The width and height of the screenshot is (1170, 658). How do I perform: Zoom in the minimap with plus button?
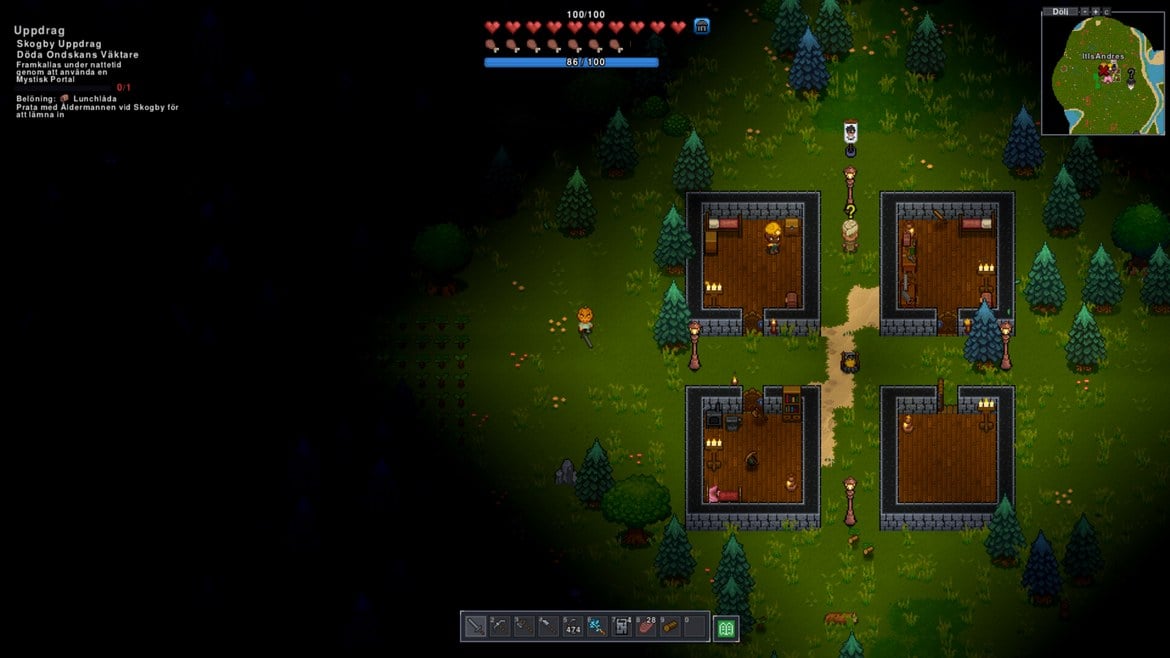pos(1095,11)
